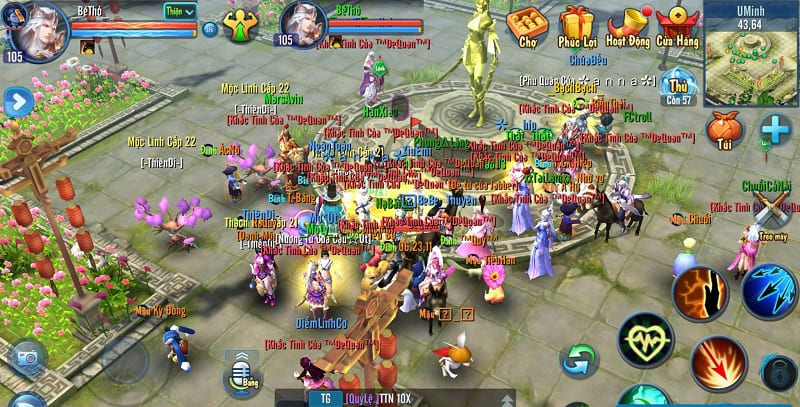Expand the blue plus menu button
This screenshot has width=800, height=407.
tap(775, 131)
